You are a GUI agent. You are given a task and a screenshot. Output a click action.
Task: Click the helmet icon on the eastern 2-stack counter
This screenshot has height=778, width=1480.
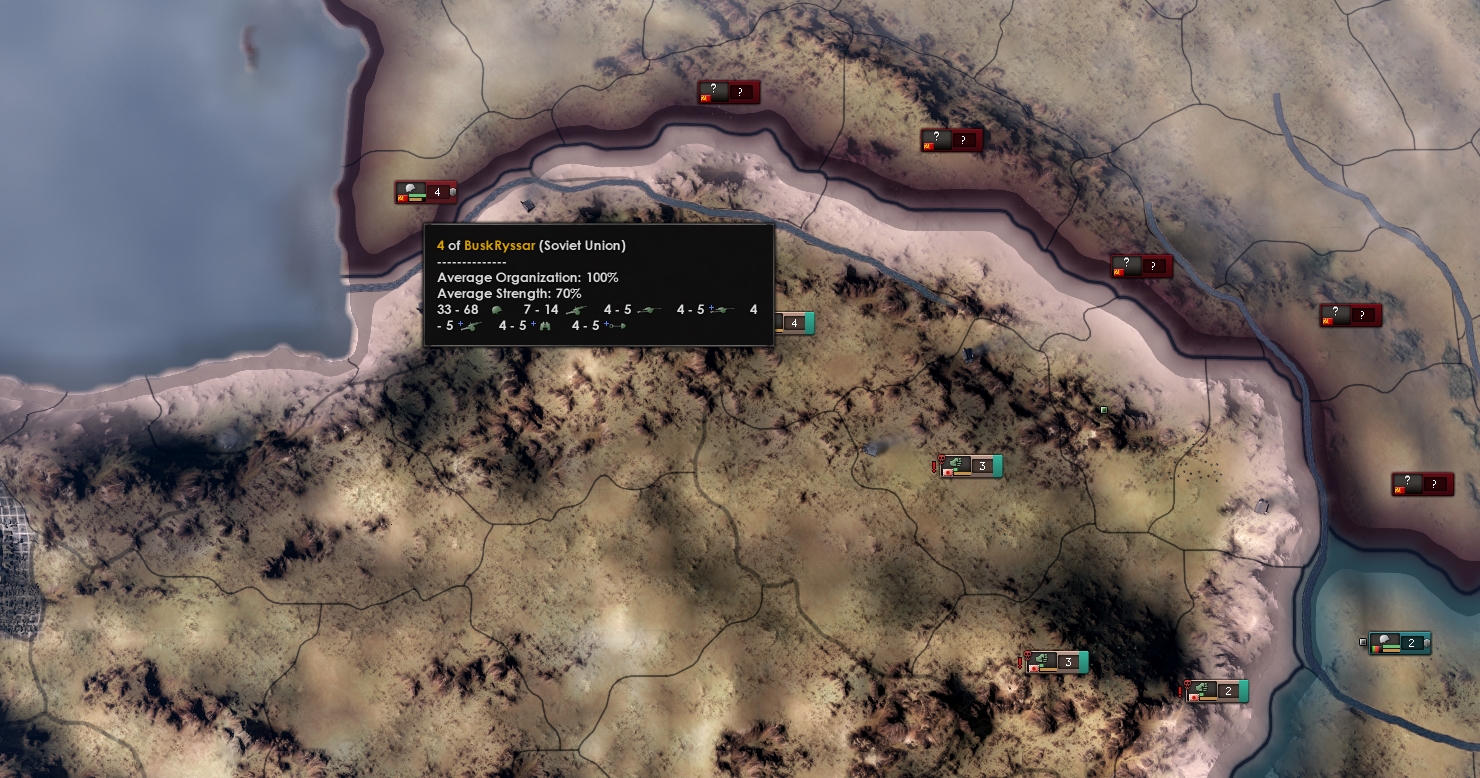[1384, 640]
